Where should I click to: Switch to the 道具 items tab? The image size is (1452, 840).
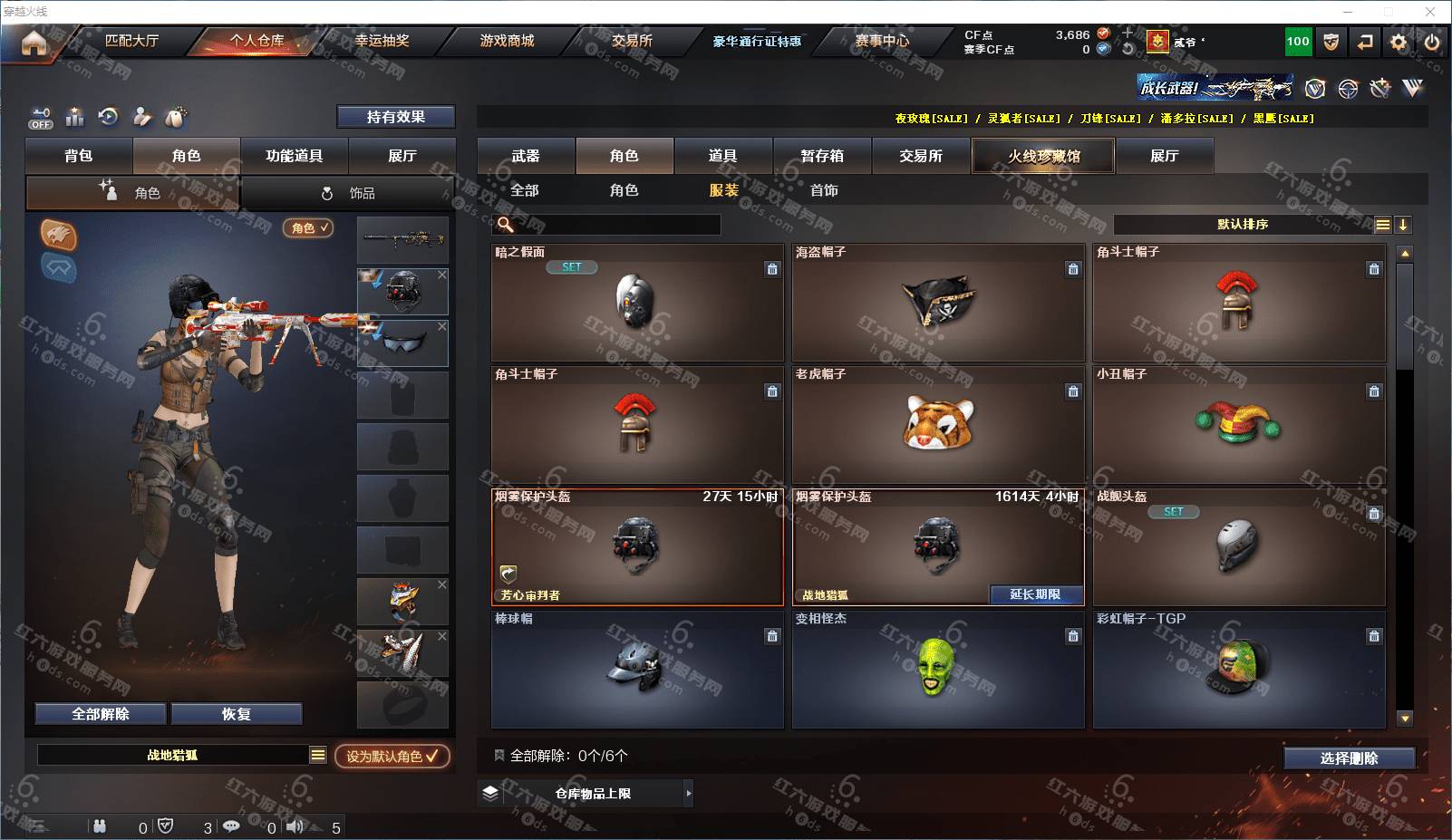[722, 156]
